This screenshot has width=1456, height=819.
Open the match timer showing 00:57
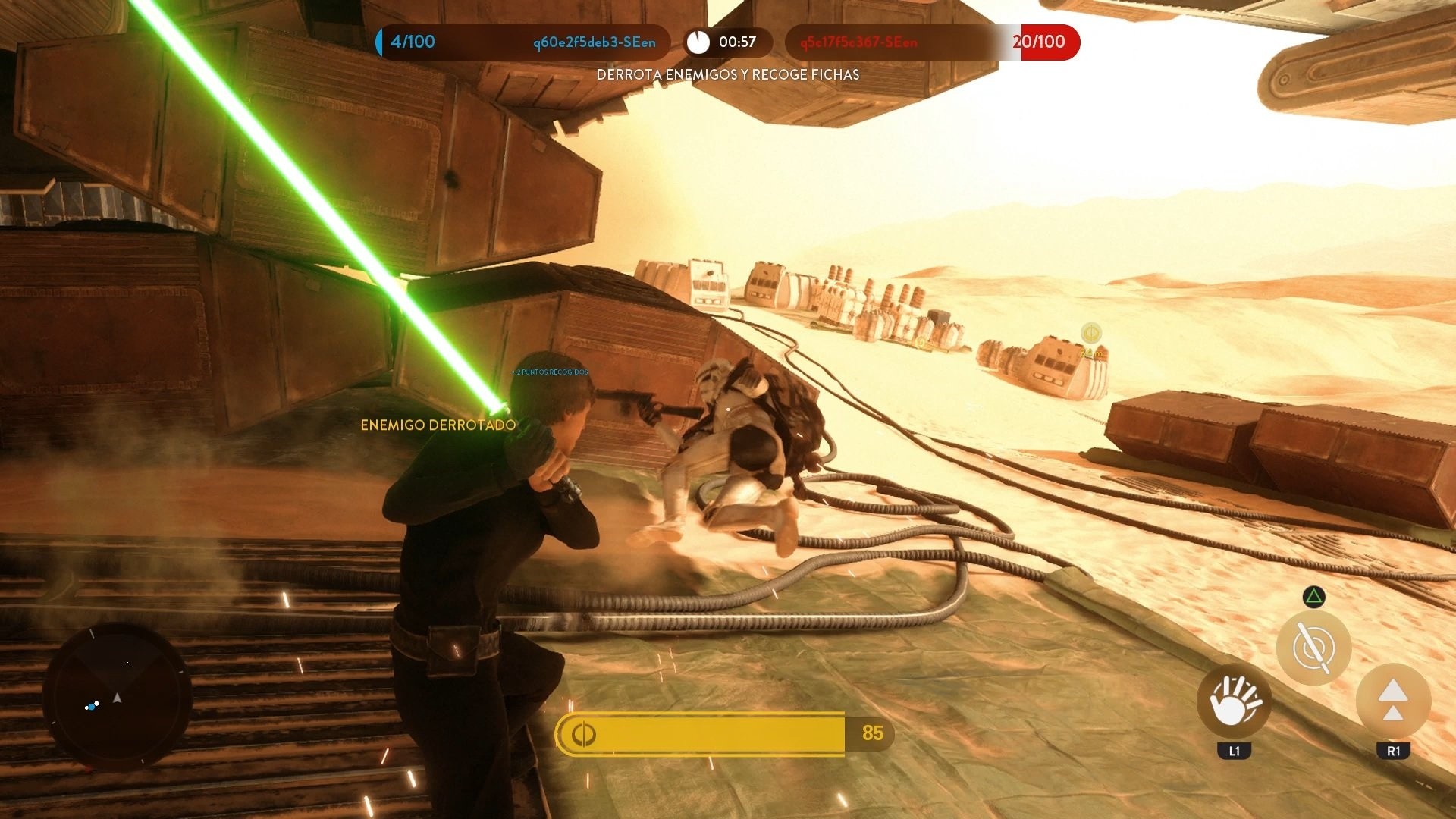[737, 42]
